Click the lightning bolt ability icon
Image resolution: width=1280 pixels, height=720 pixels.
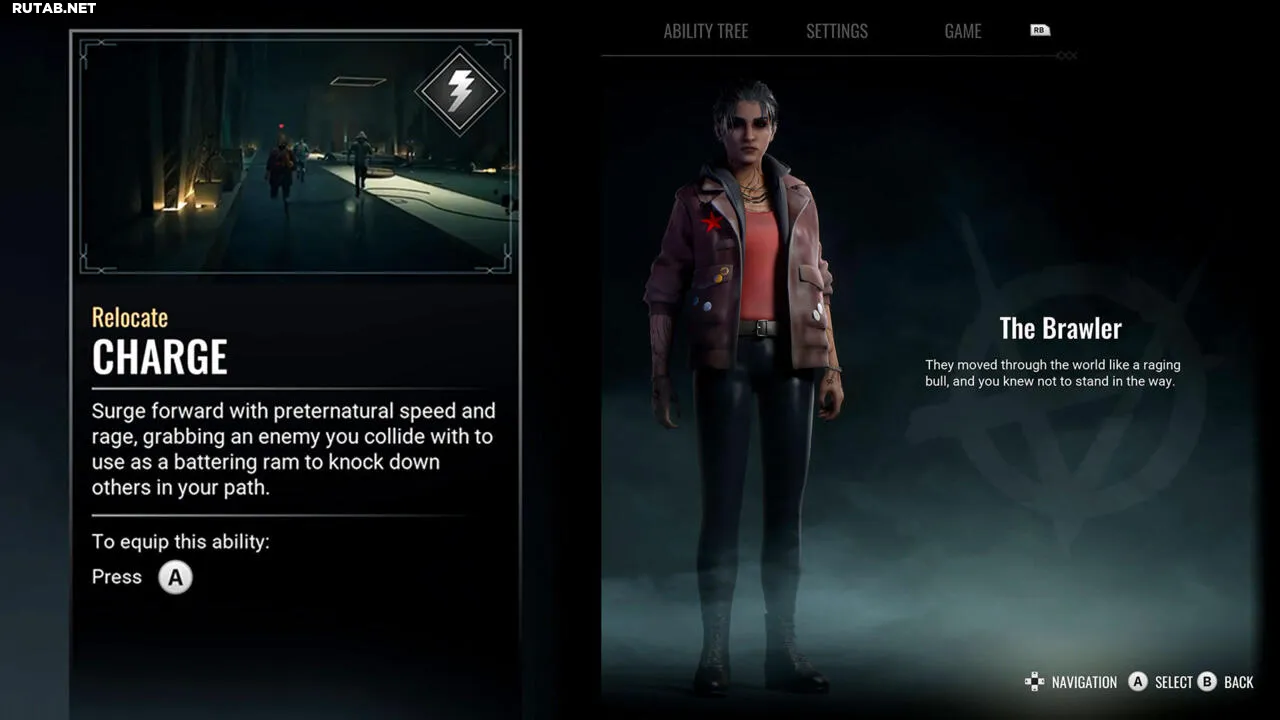click(x=460, y=91)
